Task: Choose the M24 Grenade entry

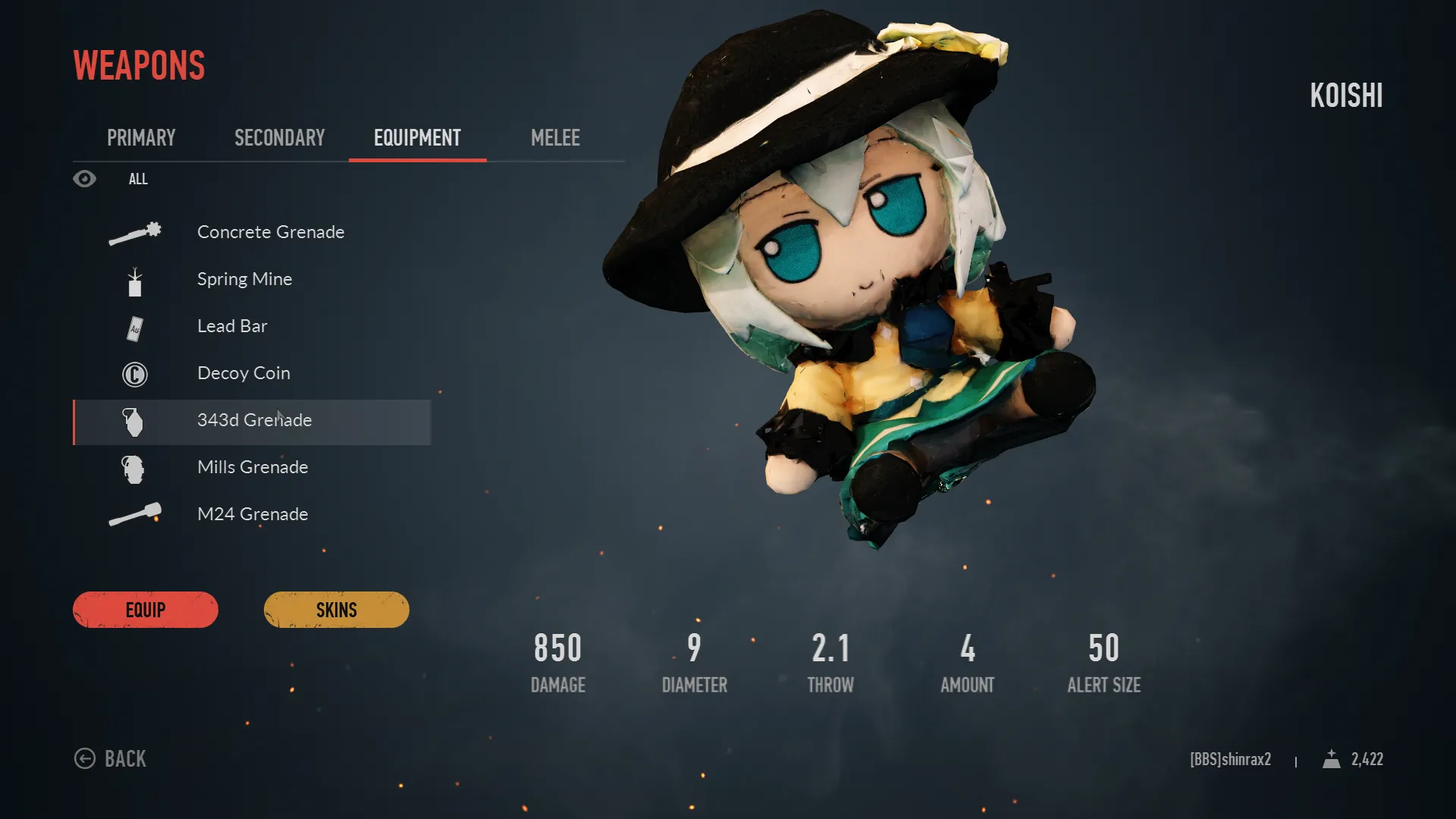Action: point(253,514)
